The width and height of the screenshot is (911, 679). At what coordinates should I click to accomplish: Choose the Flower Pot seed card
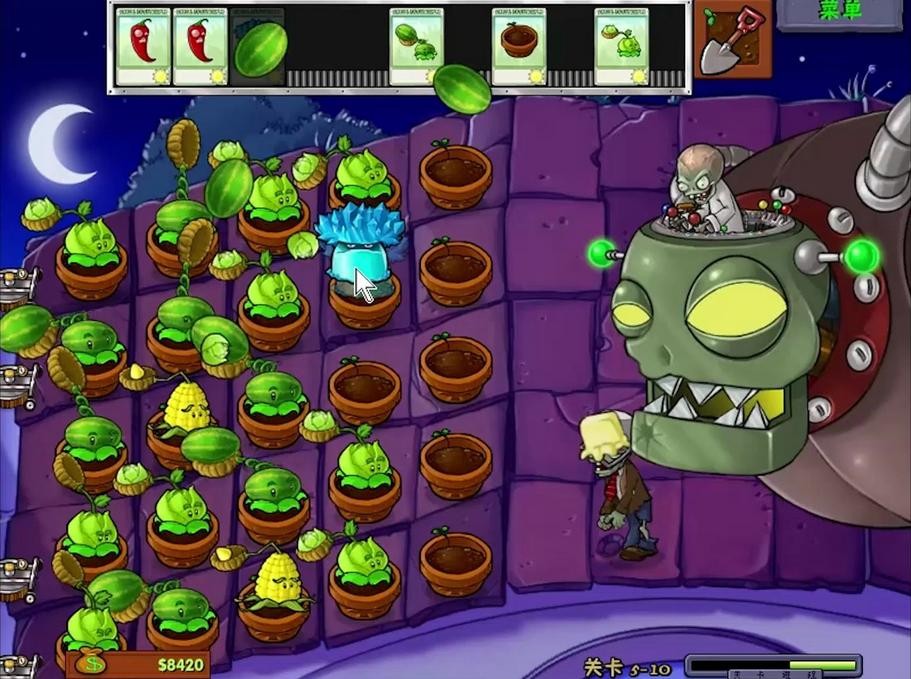519,47
